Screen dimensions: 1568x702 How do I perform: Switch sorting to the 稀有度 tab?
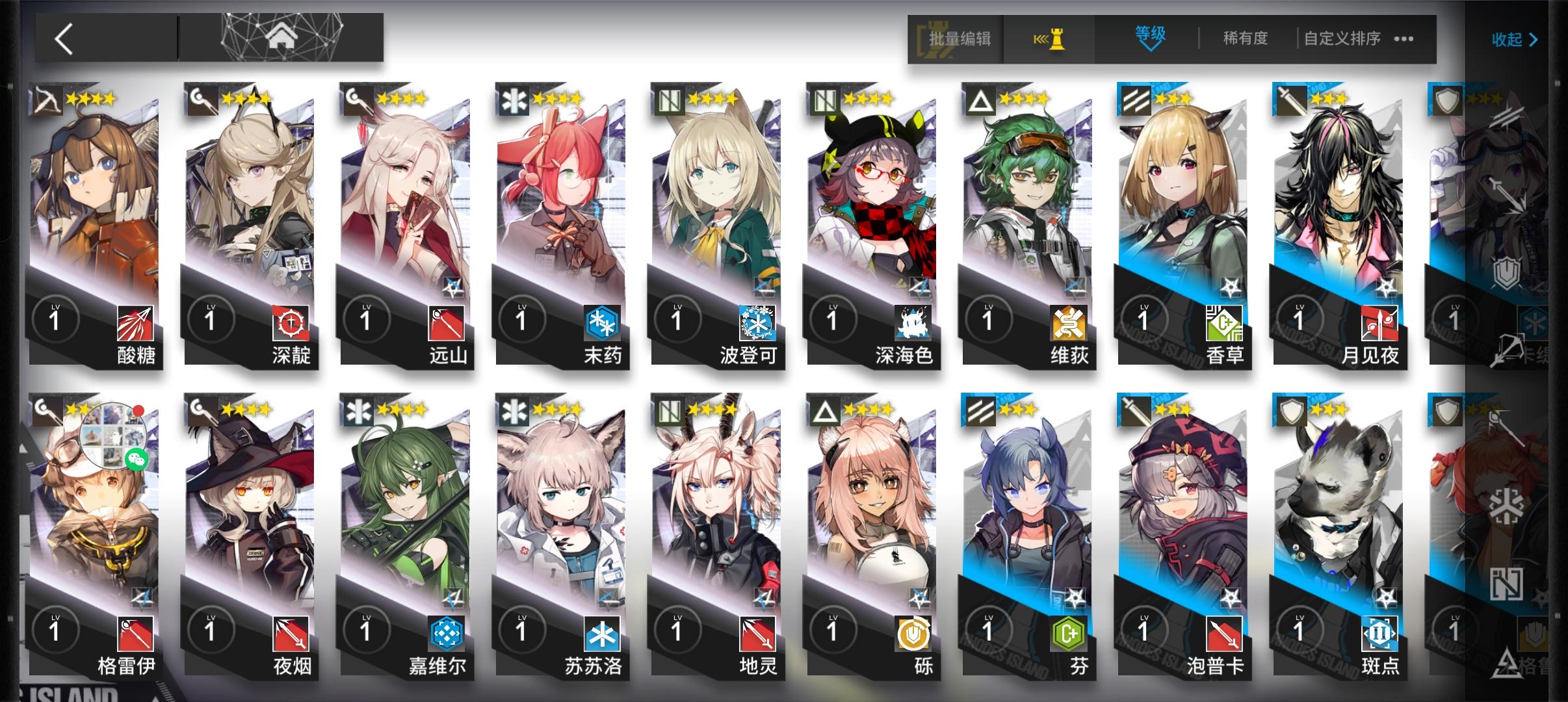(x=1244, y=38)
